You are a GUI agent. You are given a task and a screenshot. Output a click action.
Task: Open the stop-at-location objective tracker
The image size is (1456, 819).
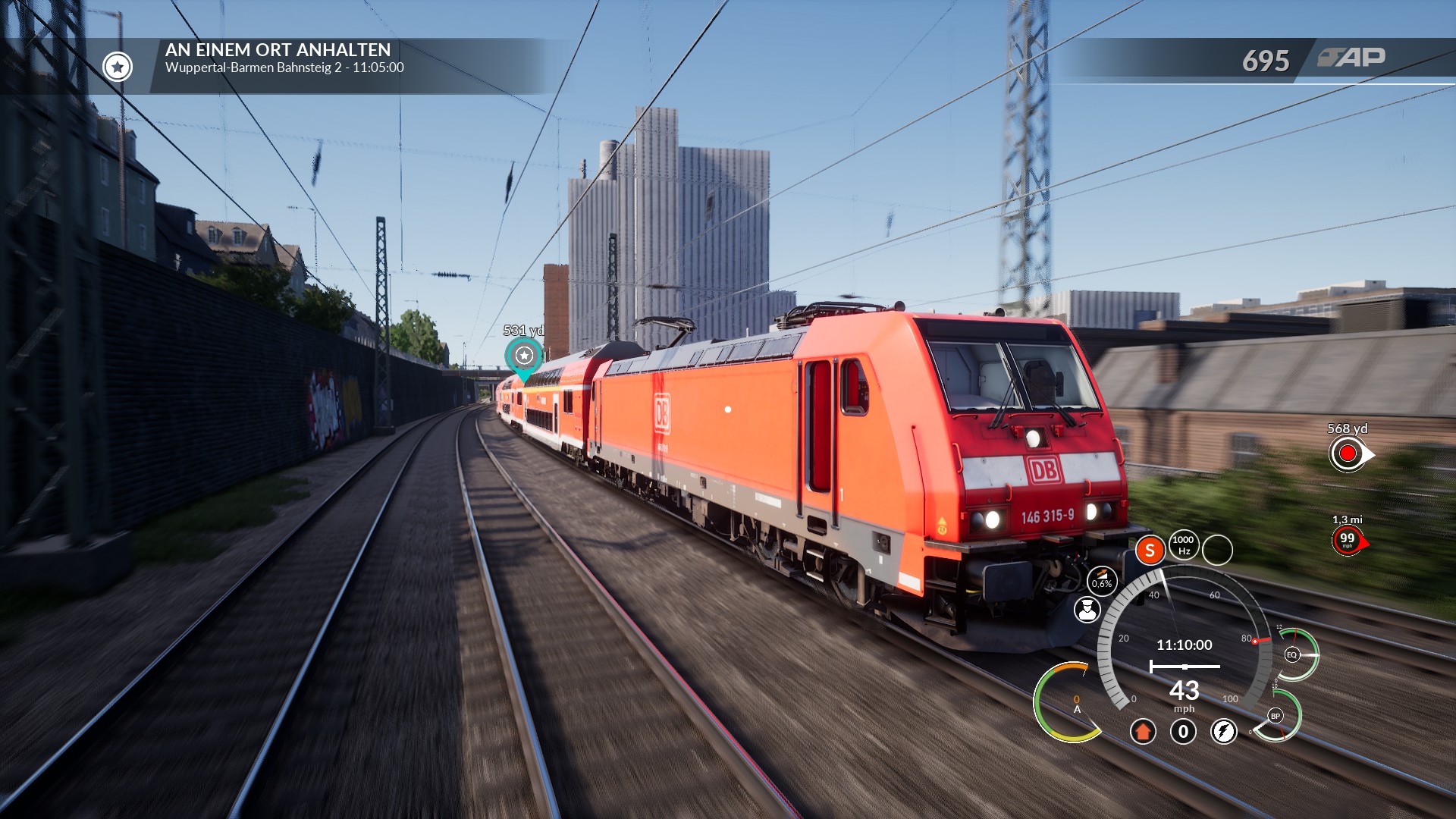(284, 58)
